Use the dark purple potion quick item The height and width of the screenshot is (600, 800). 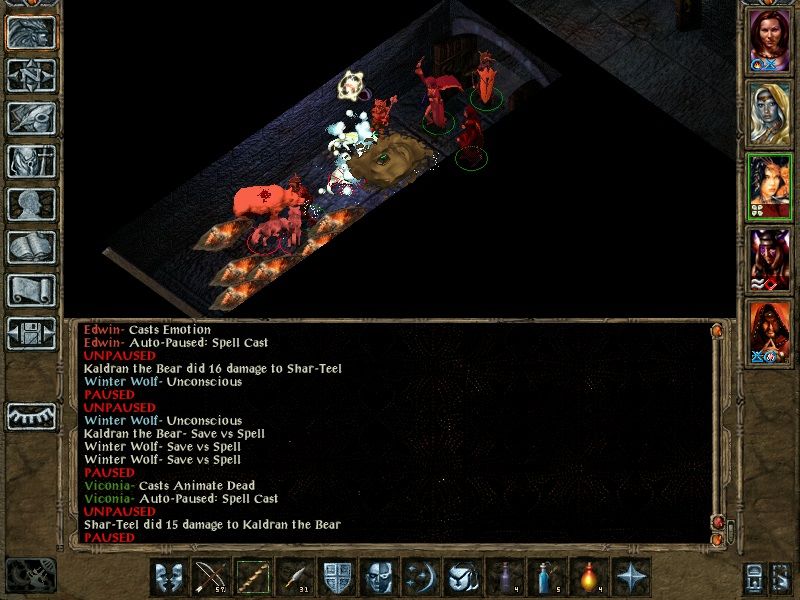(x=504, y=578)
